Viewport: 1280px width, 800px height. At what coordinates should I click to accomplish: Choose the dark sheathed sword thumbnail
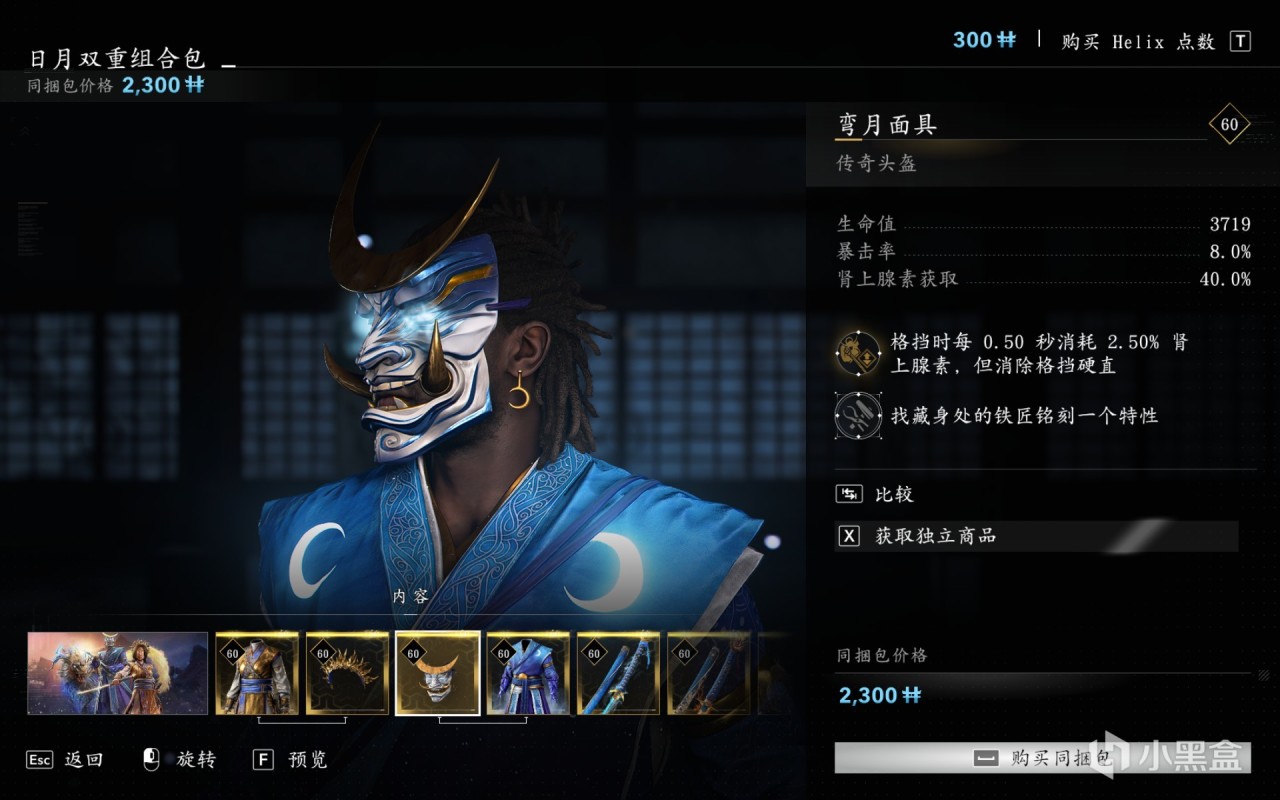tap(708, 673)
